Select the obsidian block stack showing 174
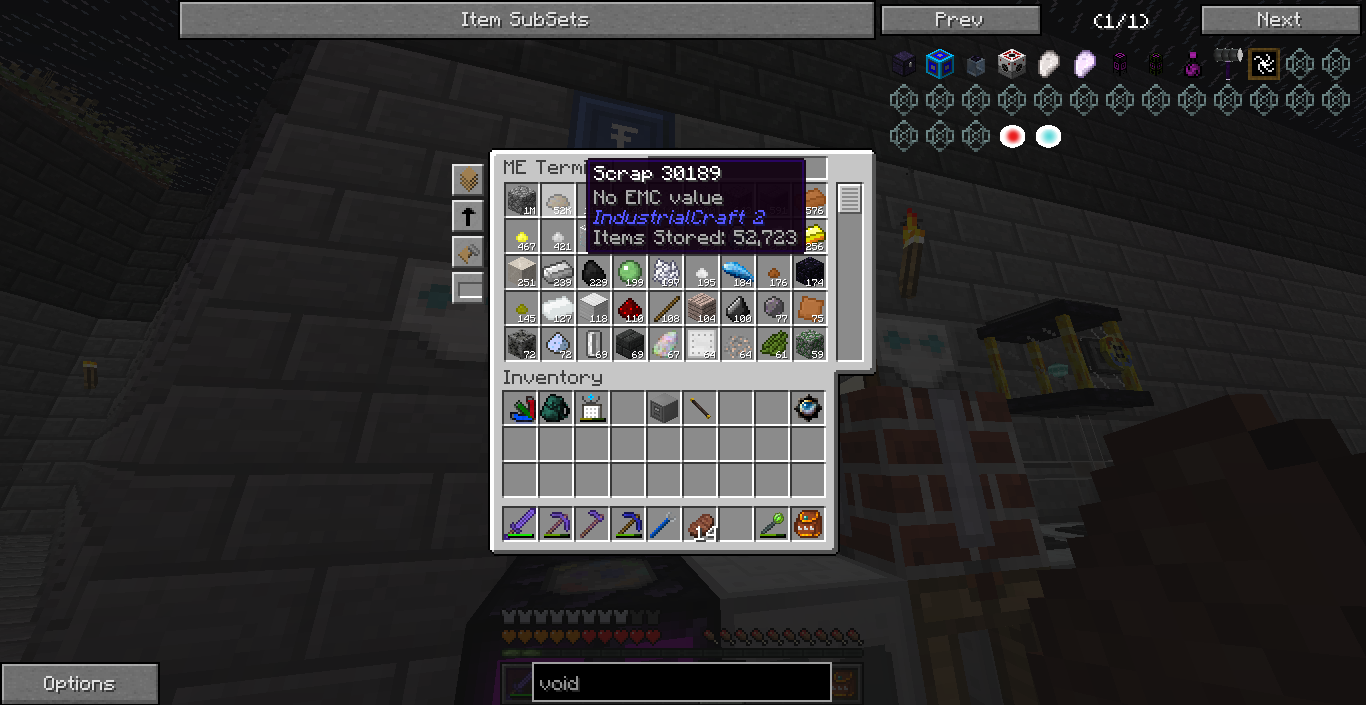The height and width of the screenshot is (705, 1366). click(809, 272)
